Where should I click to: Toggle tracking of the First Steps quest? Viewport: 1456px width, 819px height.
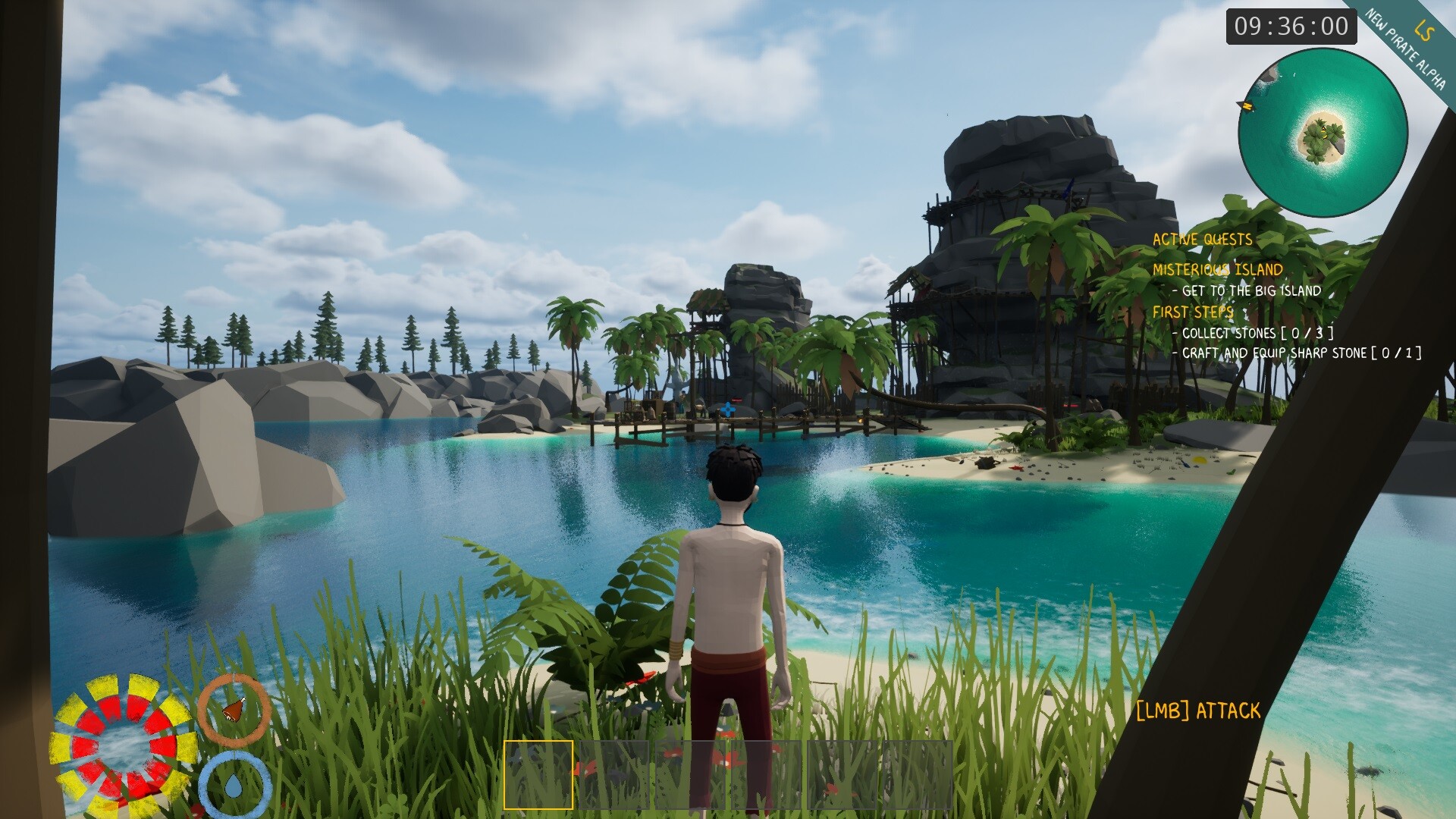pos(1194,312)
